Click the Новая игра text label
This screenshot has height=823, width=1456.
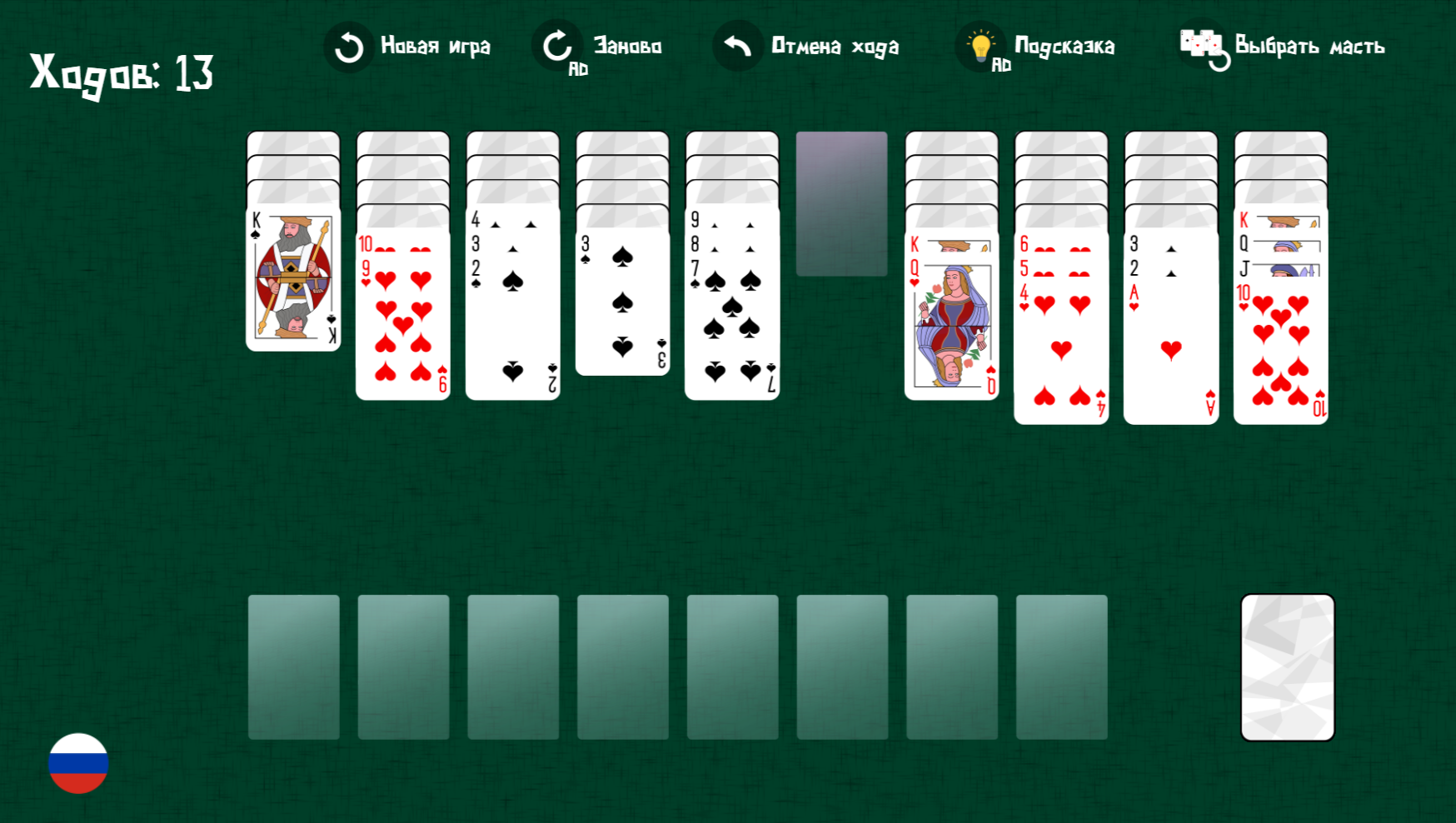(435, 47)
